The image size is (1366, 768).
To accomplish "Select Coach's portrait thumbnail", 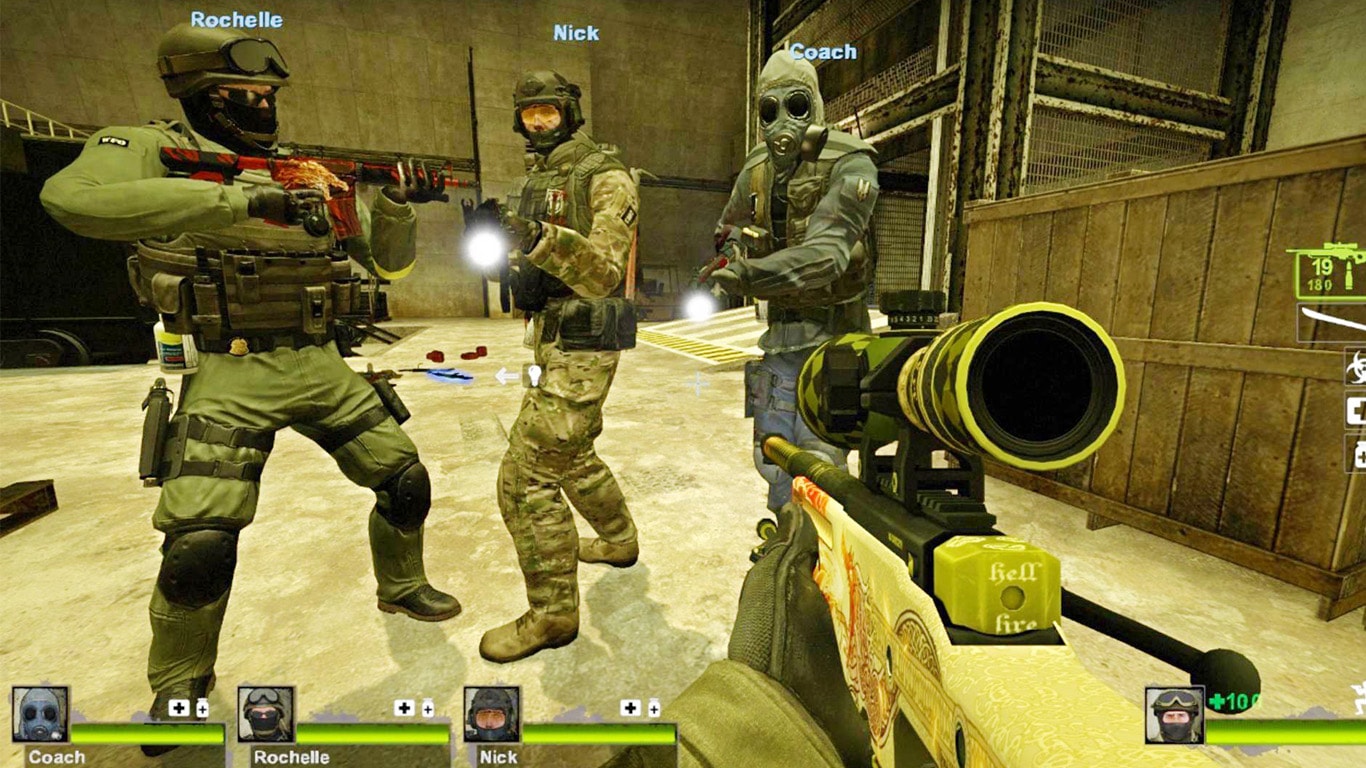I will point(38,713).
